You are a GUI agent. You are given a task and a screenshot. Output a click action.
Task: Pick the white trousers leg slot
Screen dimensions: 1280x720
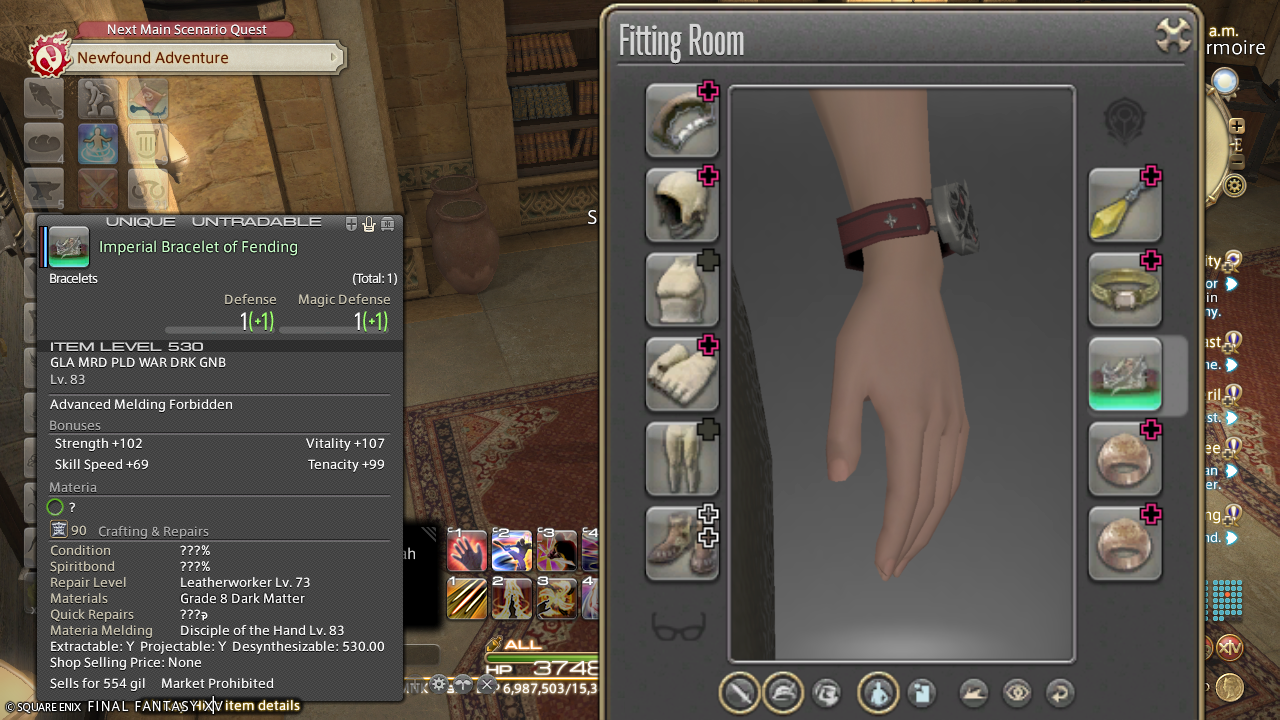682,459
